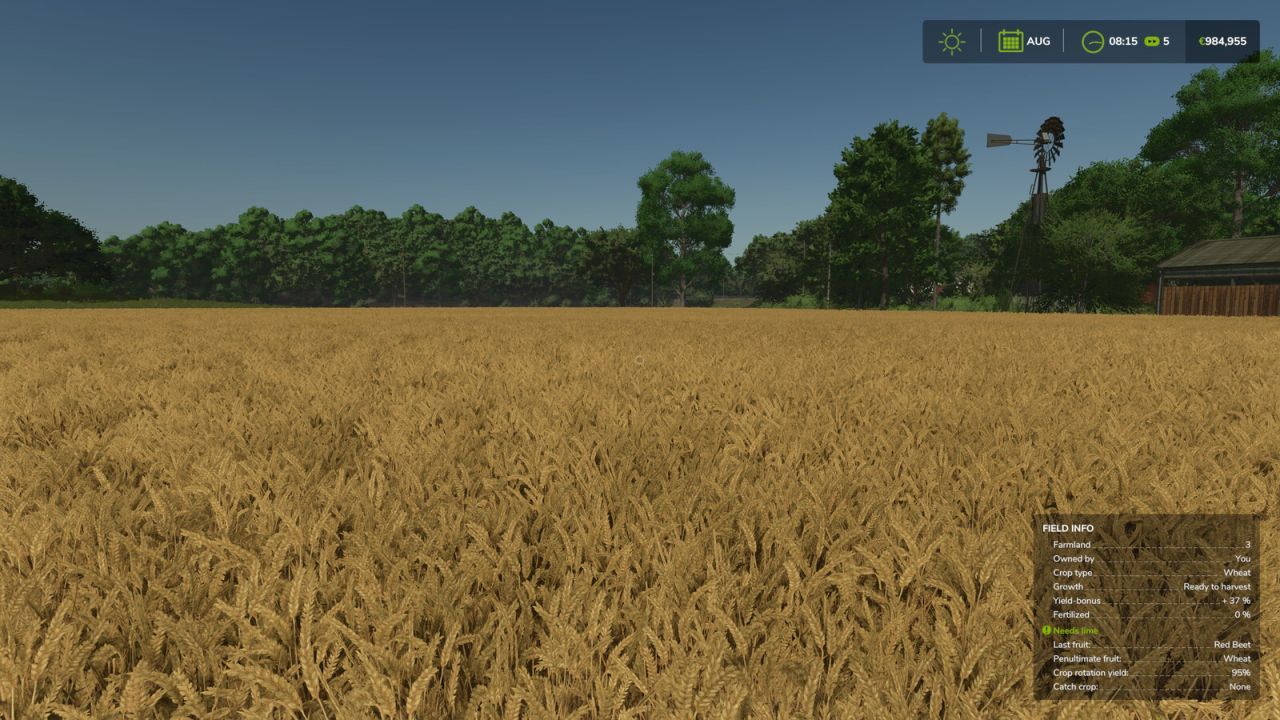The height and width of the screenshot is (720, 1280).
Task: Select the Growth Ready to harvest row
Action: [1150, 586]
